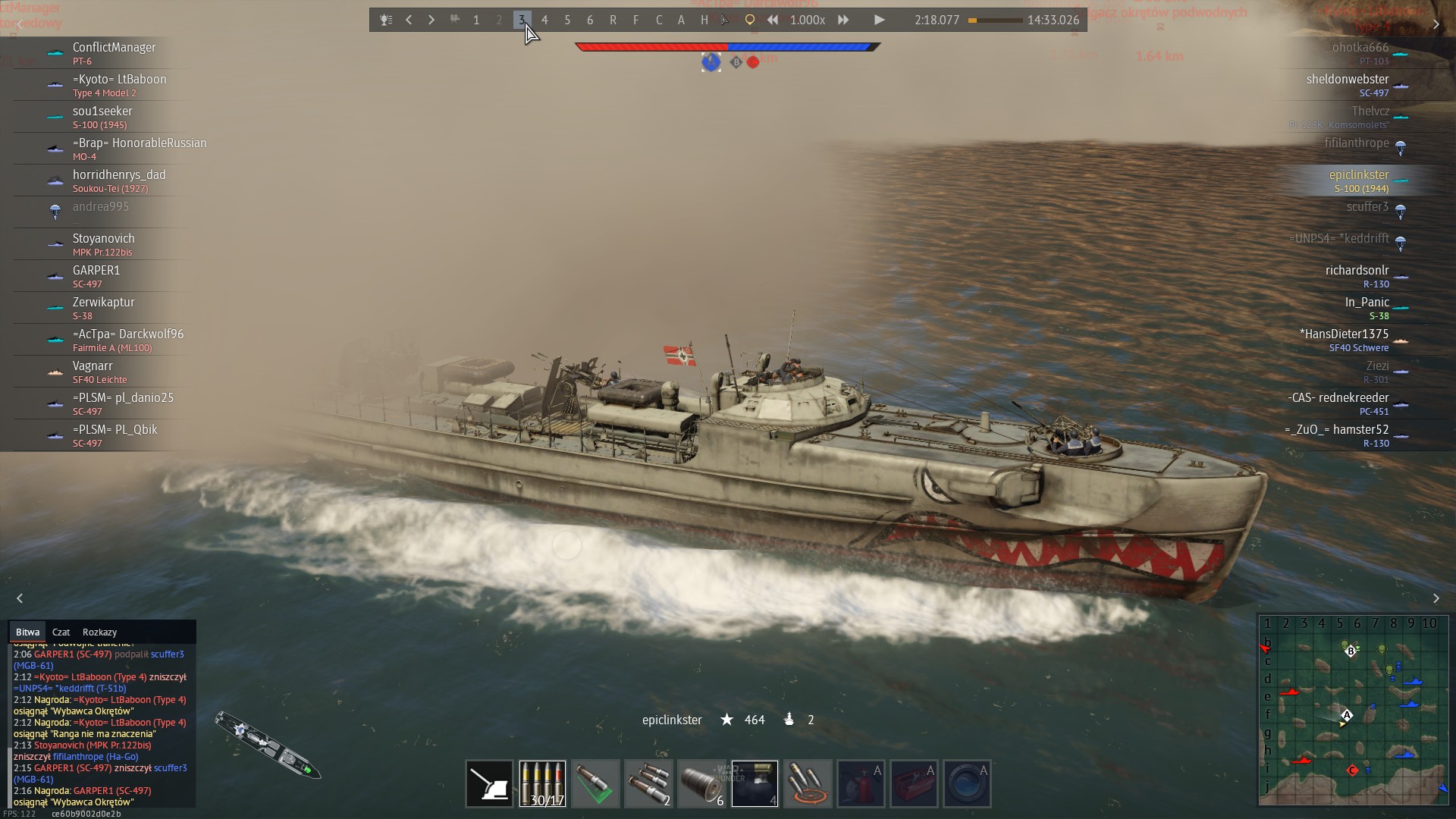Use the fire extinguisher action slot

tap(861, 783)
